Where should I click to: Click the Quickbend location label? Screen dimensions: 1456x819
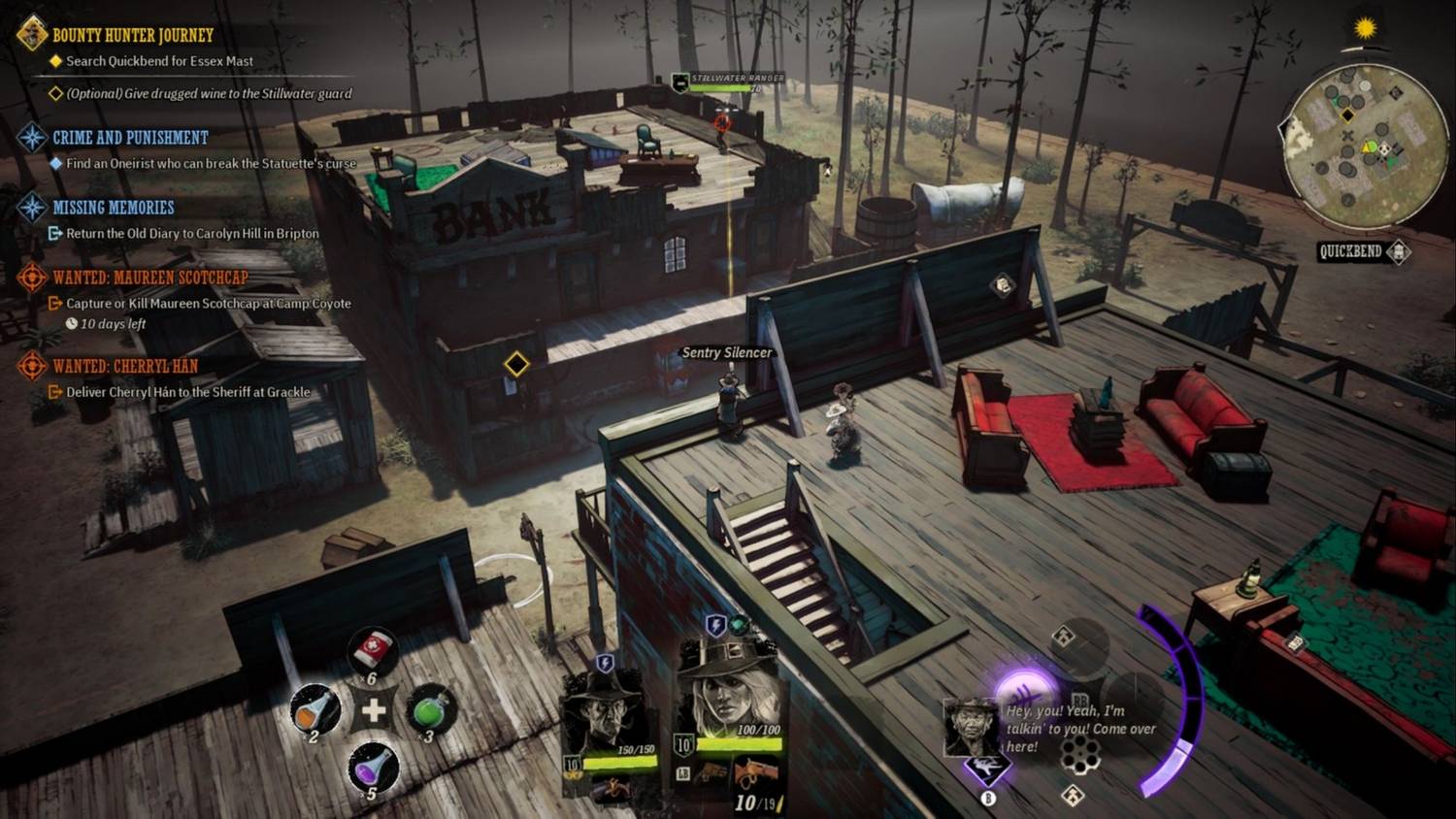point(1351,252)
